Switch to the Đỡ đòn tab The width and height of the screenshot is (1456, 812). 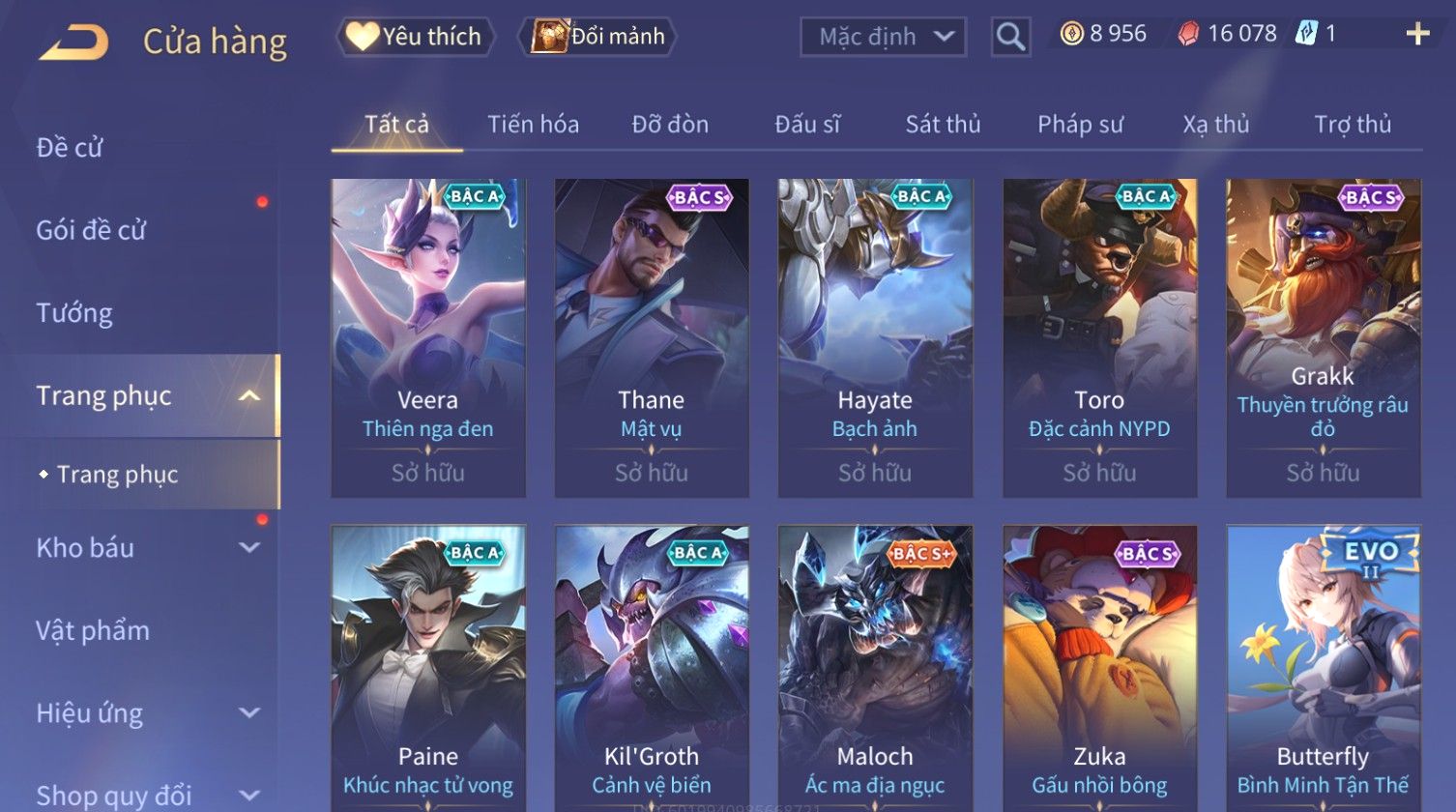(670, 125)
